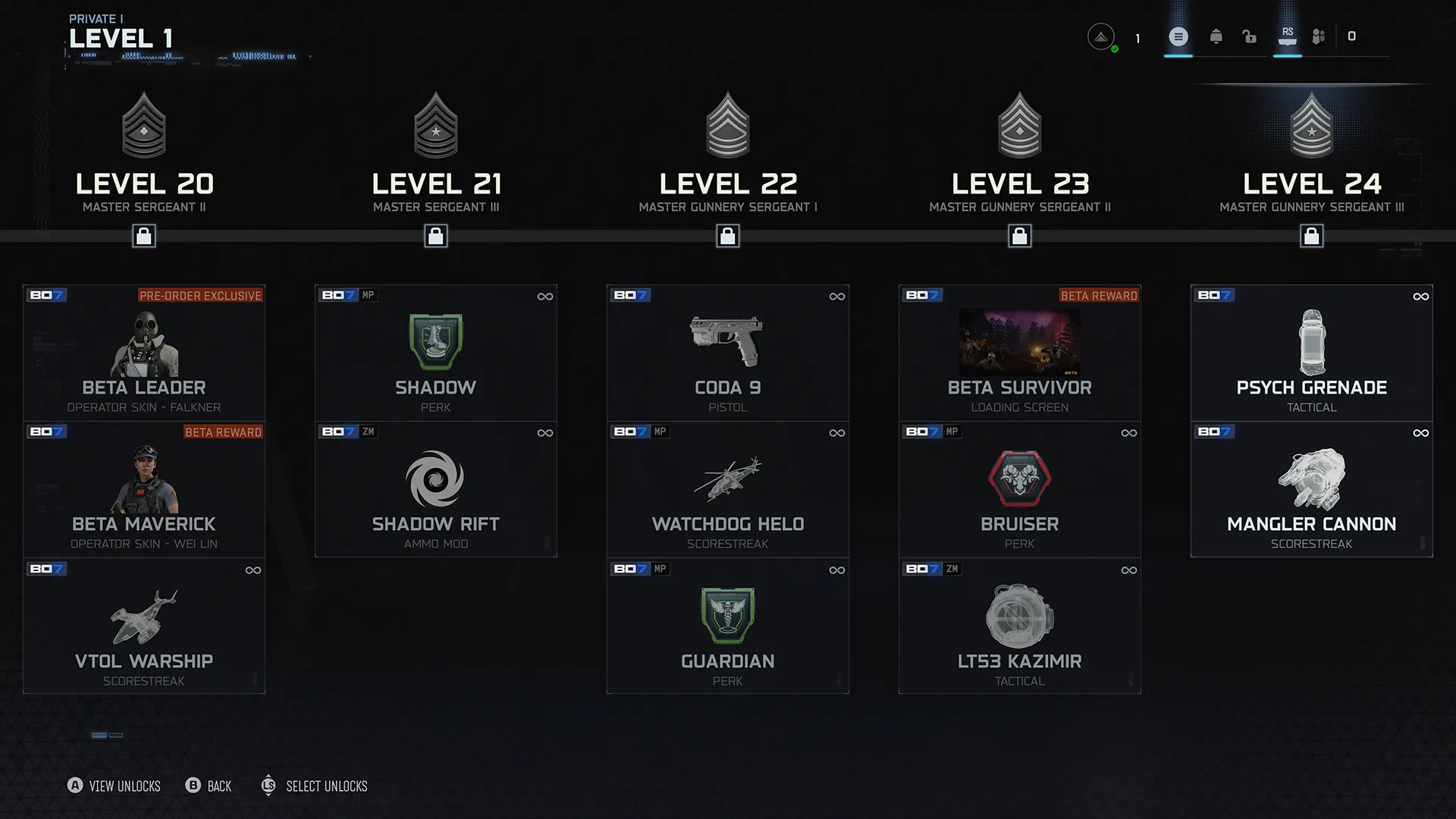This screenshot has height=819, width=1456.
Task: Open the hamburger menu icon
Action: (x=1178, y=36)
